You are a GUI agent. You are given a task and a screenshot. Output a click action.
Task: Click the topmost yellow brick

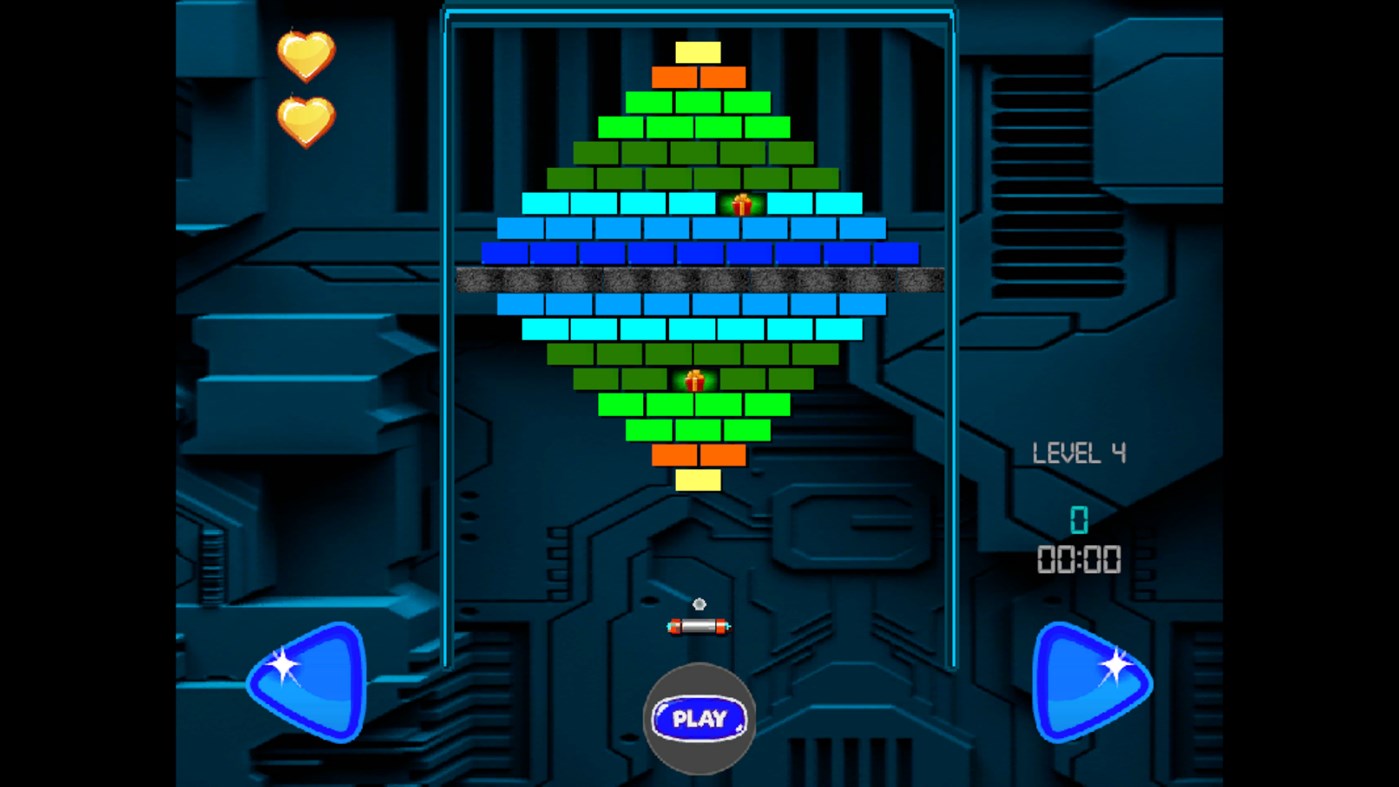coord(698,50)
